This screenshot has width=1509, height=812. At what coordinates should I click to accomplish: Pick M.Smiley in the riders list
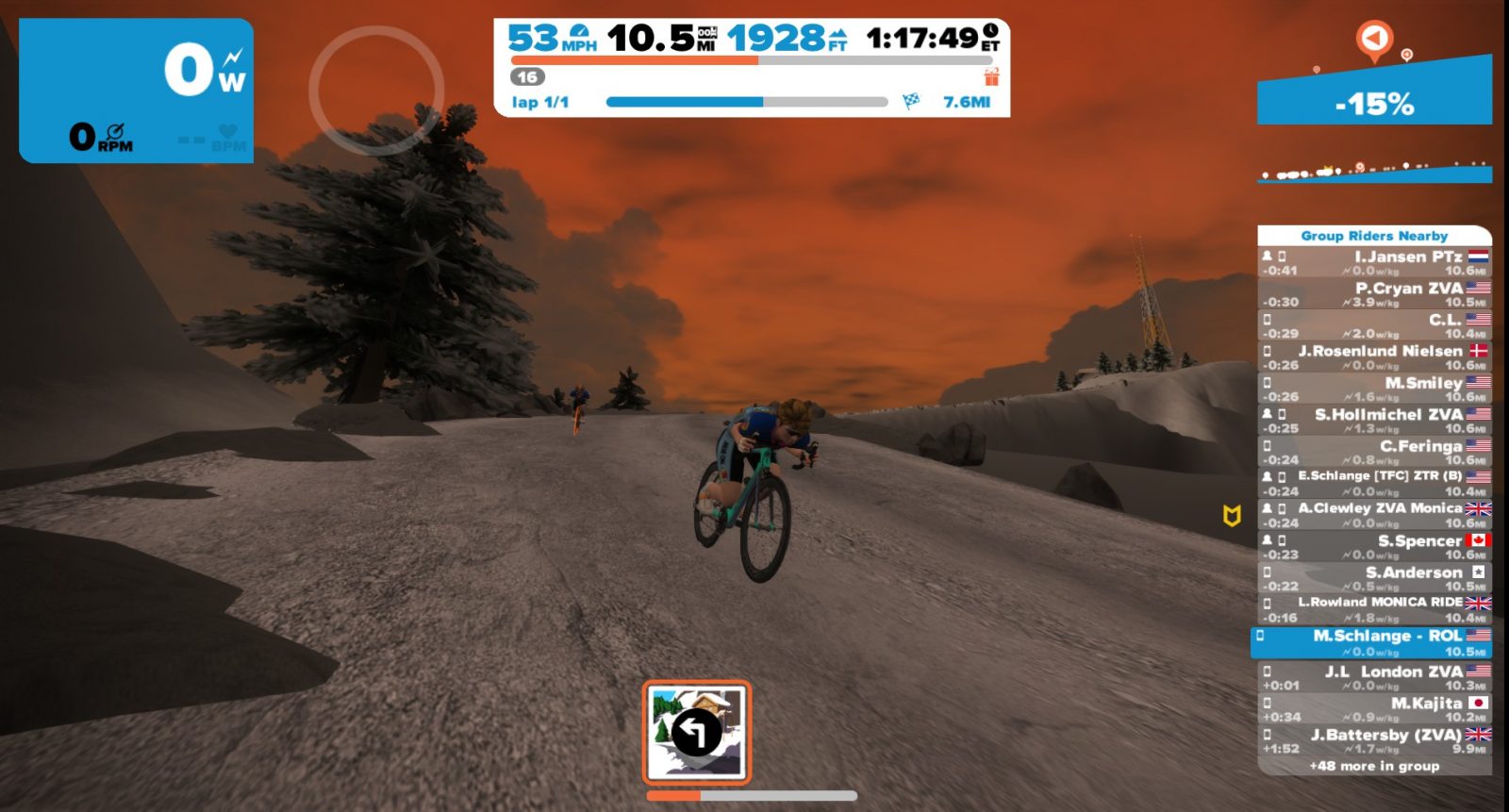(1374, 389)
